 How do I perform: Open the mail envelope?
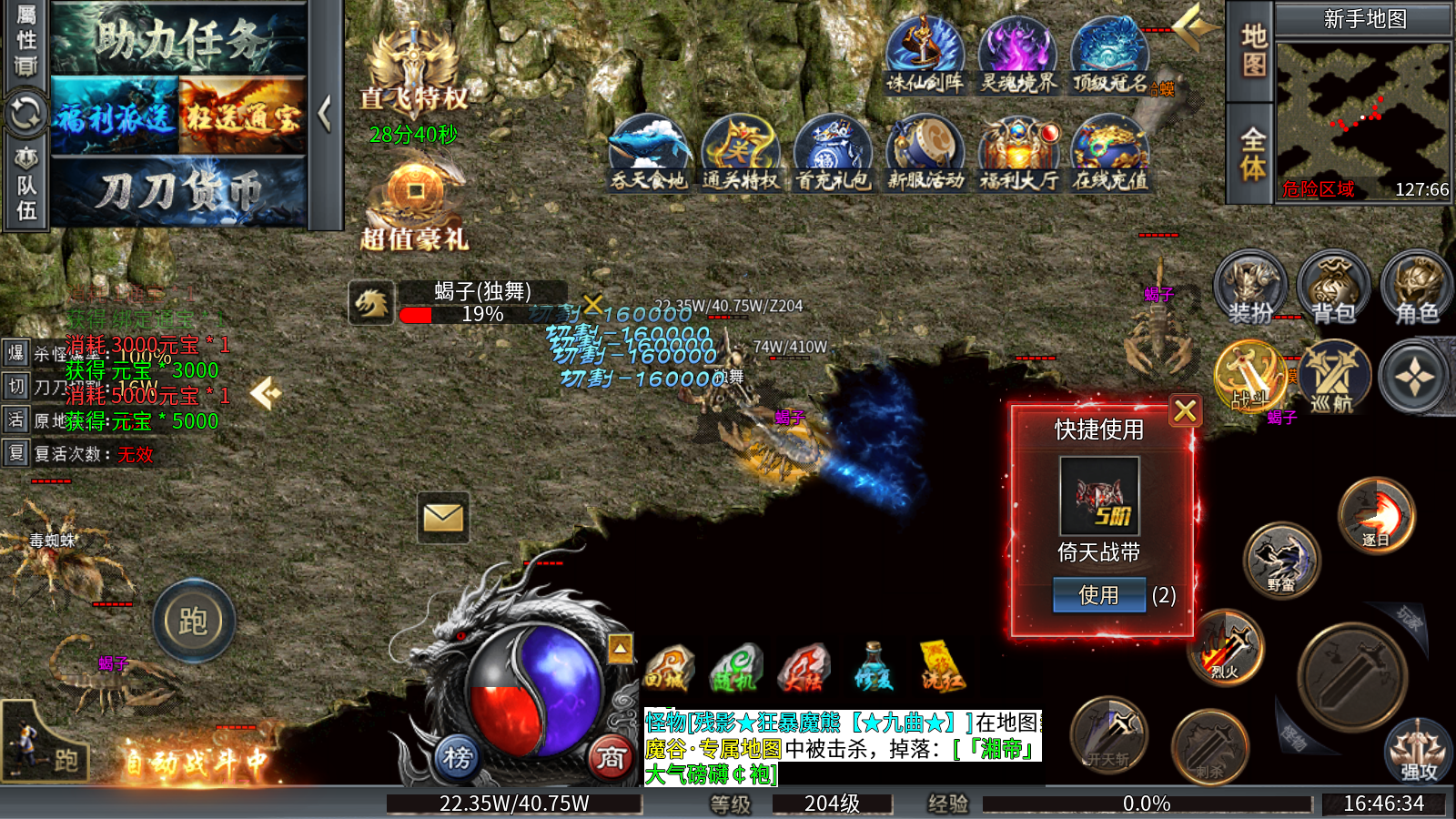[x=443, y=518]
